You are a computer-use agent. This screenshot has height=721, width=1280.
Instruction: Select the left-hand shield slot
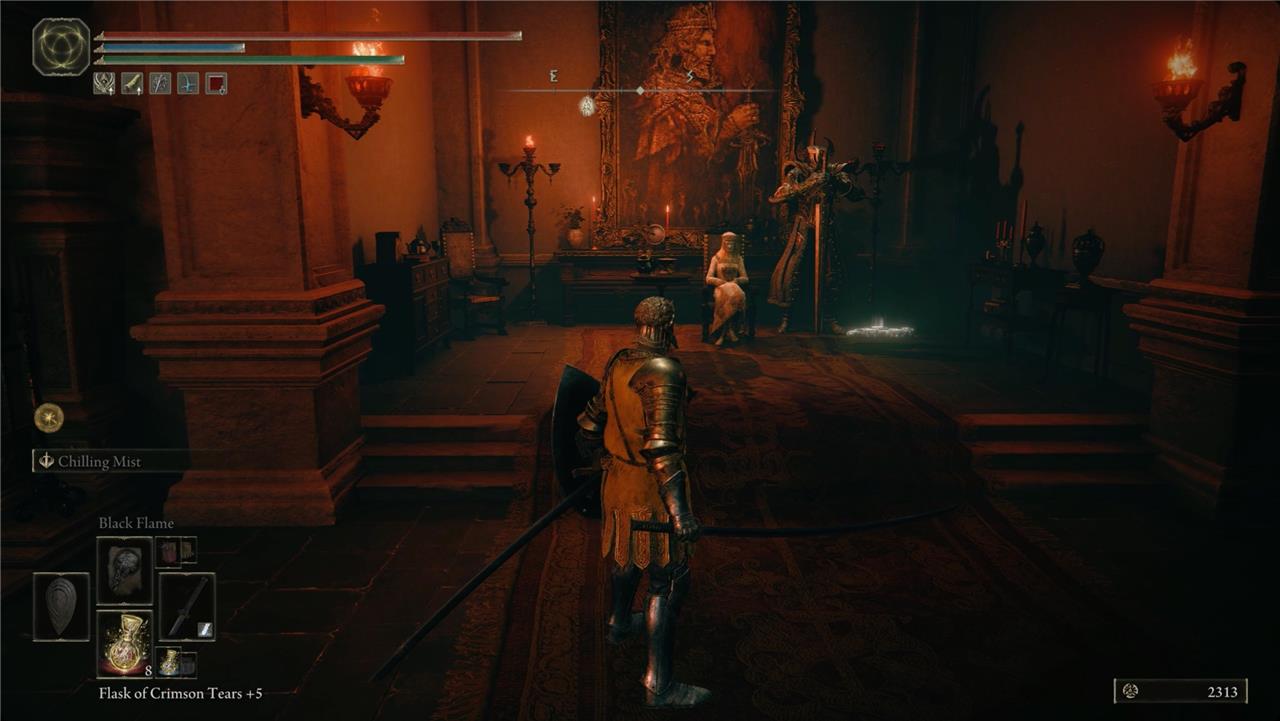(x=61, y=606)
